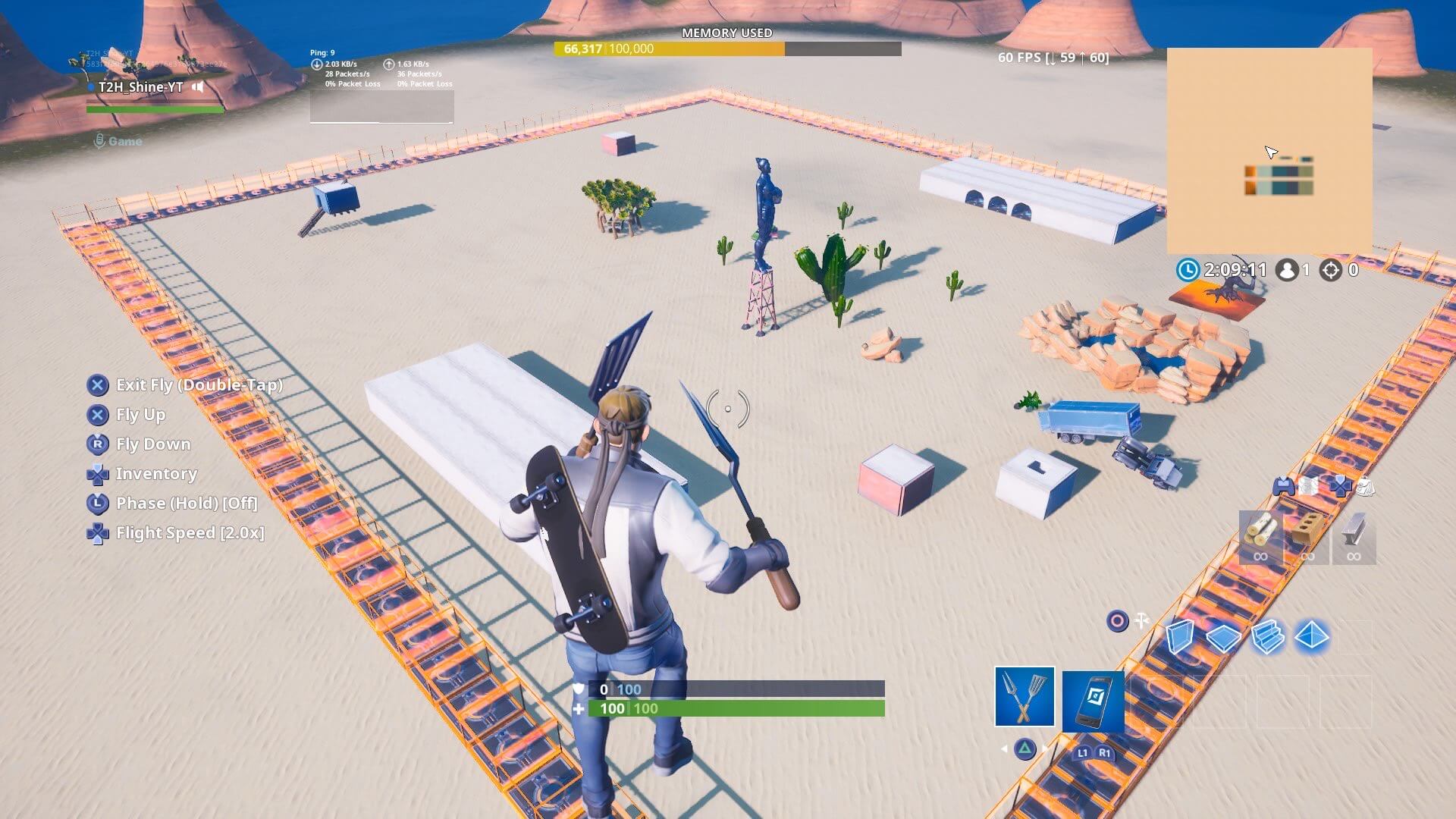Open the minimap display
Viewport: 1456px width, 819px height.
tap(1271, 149)
